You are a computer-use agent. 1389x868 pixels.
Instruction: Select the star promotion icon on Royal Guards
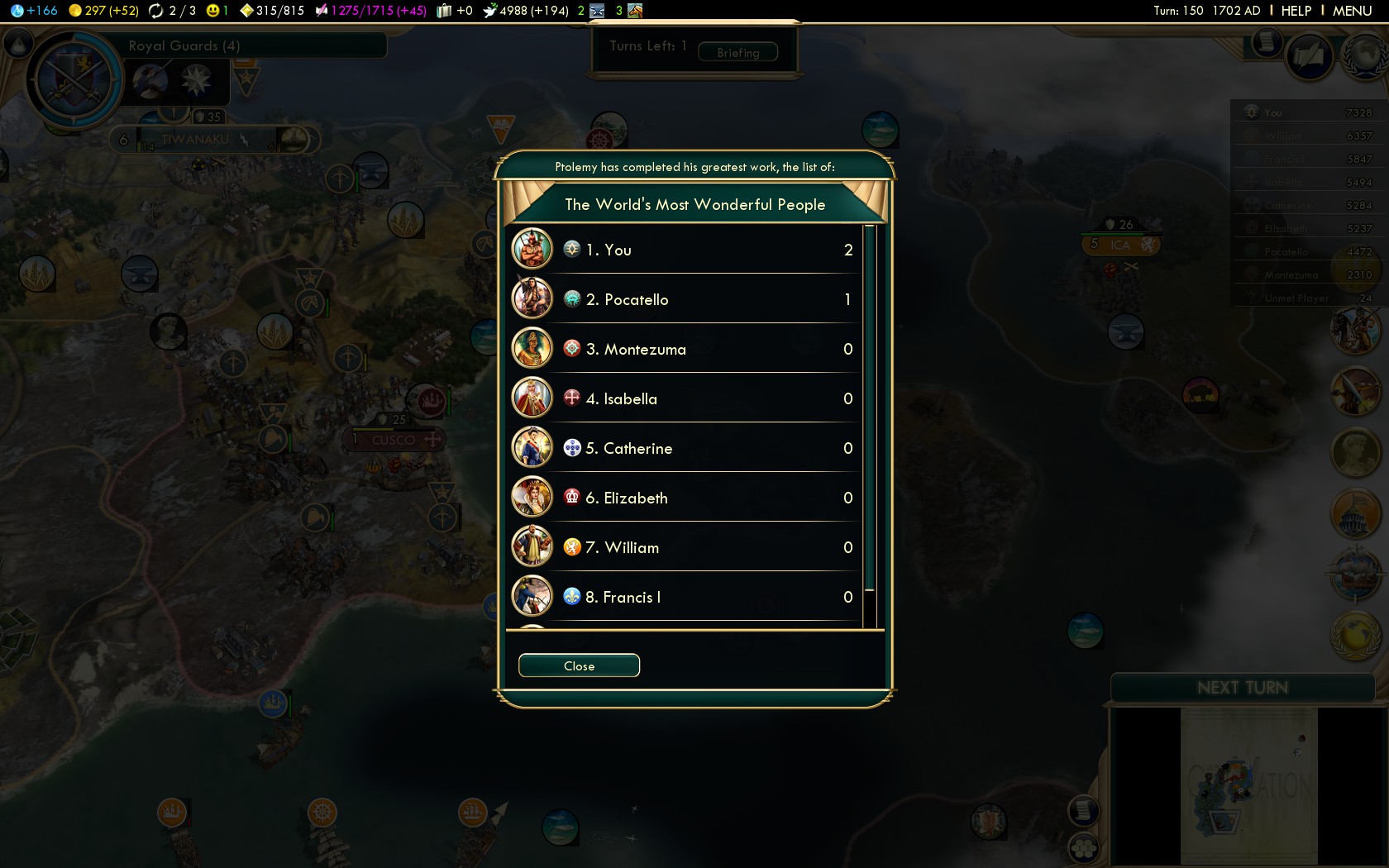pos(196,79)
